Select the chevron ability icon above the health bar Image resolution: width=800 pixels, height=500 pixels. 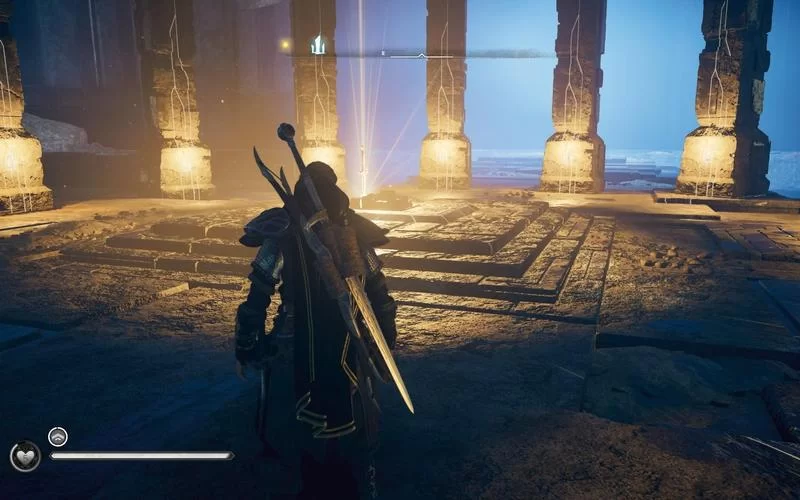[x=57, y=436]
